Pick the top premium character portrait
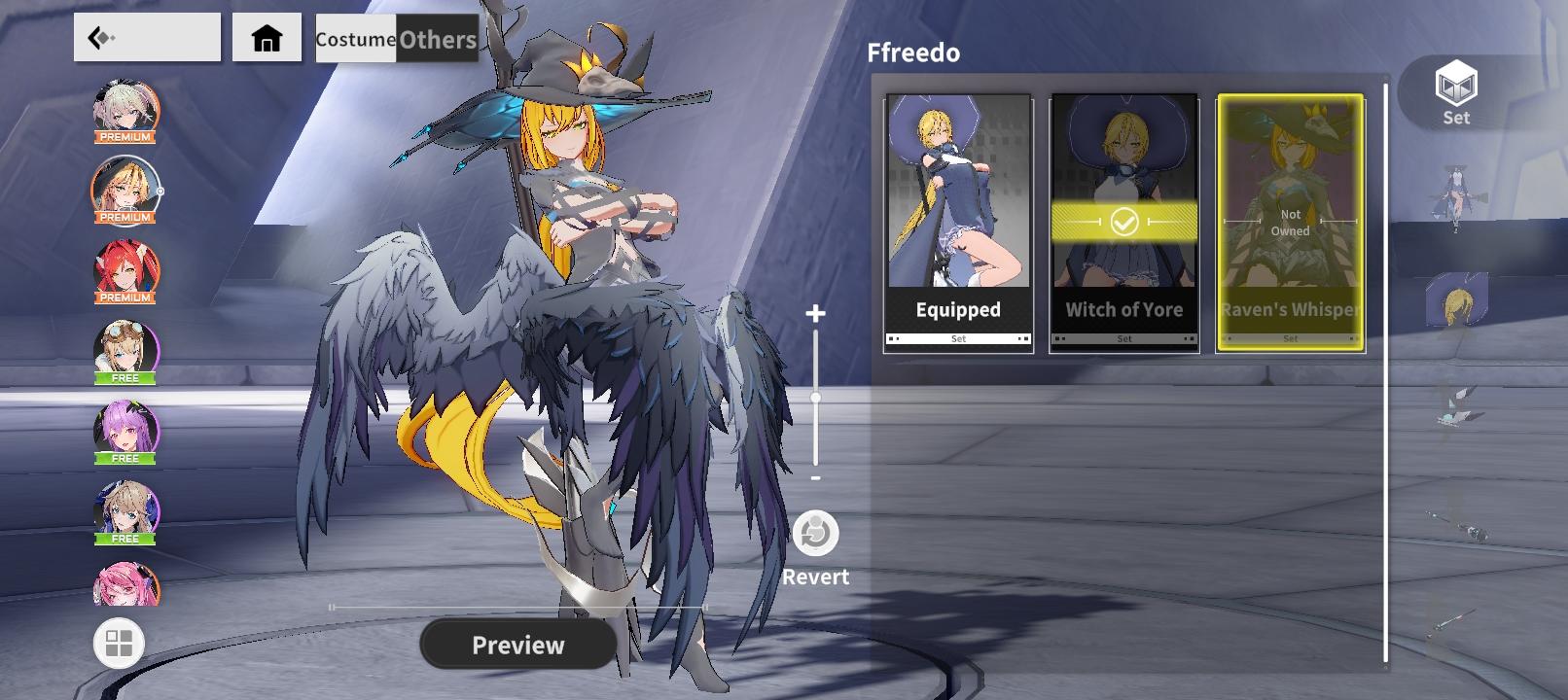The height and width of the screenshot is (700, 1568). [125, 111]
